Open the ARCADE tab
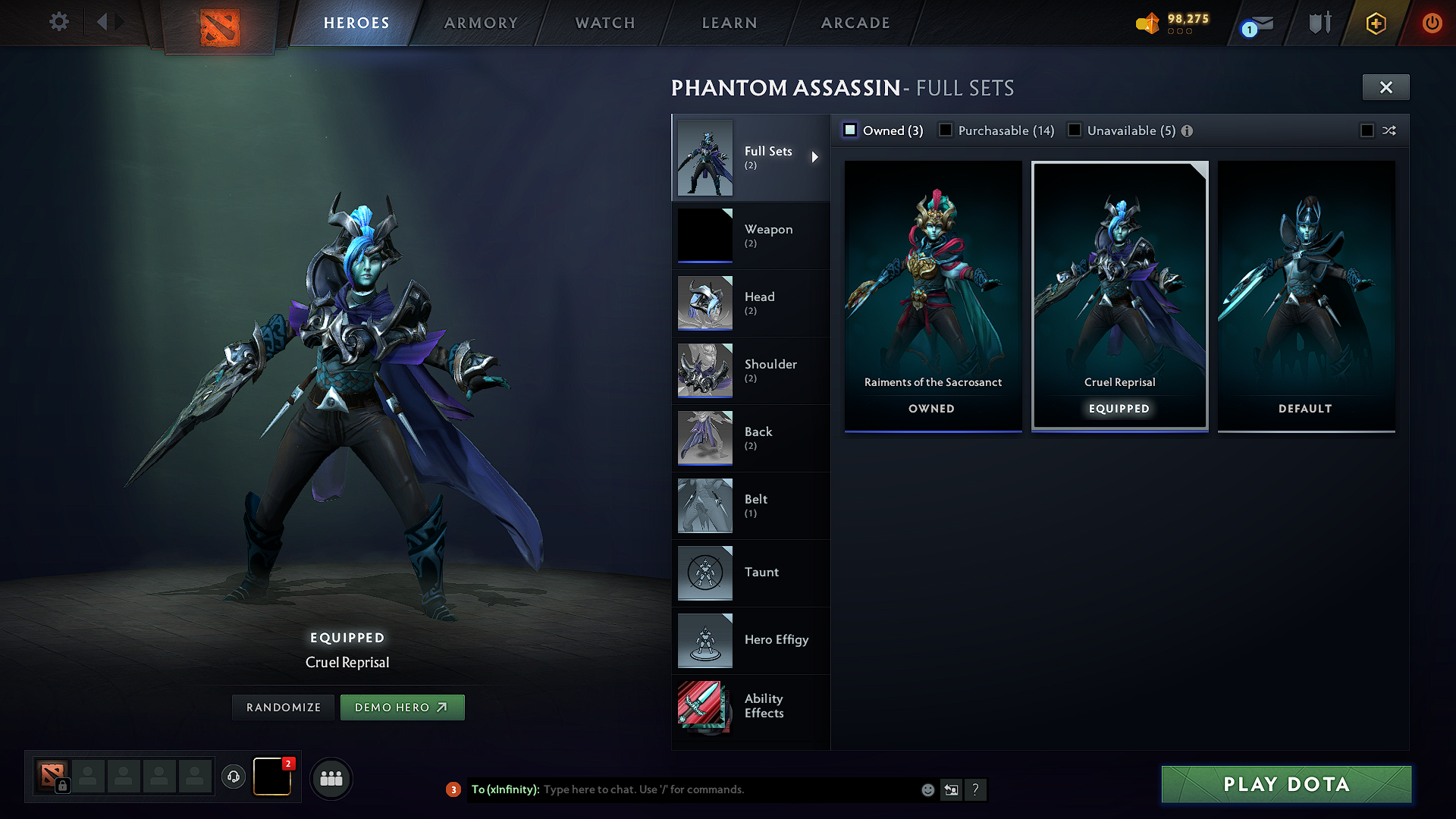This screenshot has height=819, width=1456. (x=855, y=23)
